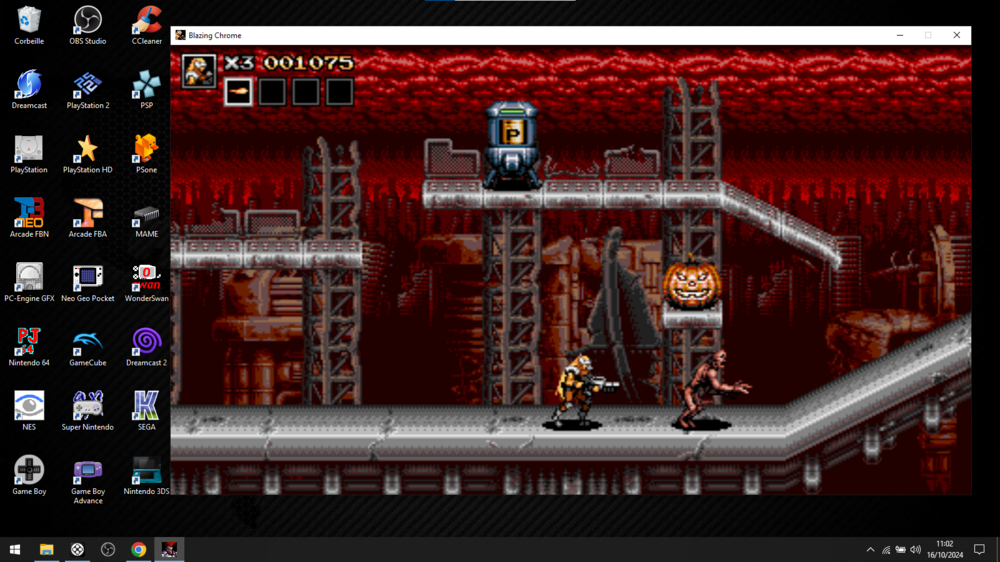
Task: Click the player character portrait
Action: pyautogui.click(x=199, y=70)
